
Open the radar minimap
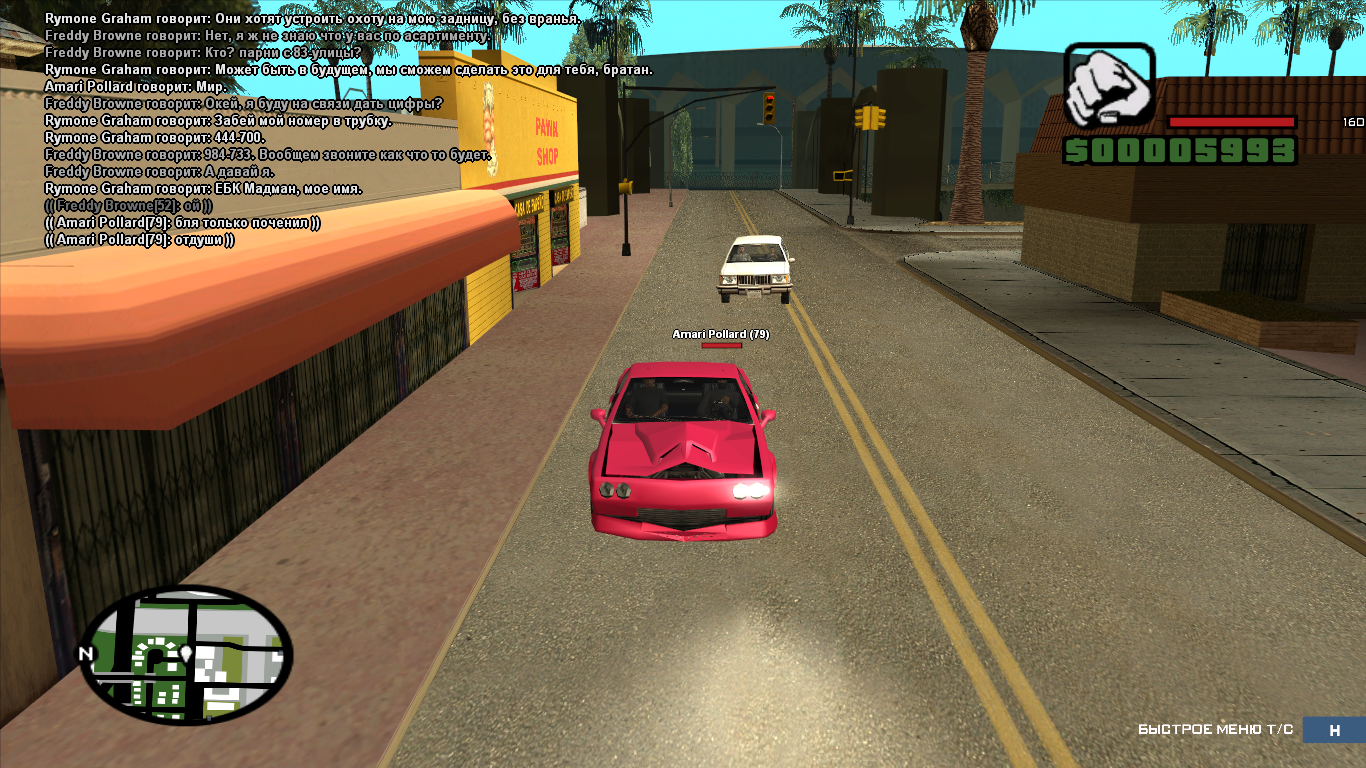pos(186,654)
